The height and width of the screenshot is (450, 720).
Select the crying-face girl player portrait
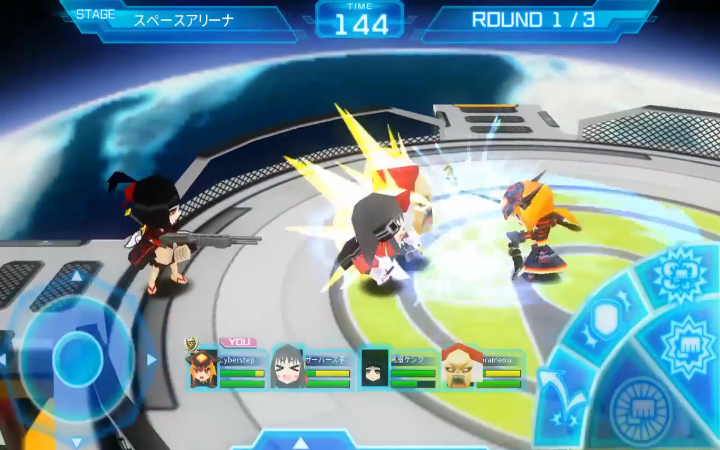coord(288,367)
